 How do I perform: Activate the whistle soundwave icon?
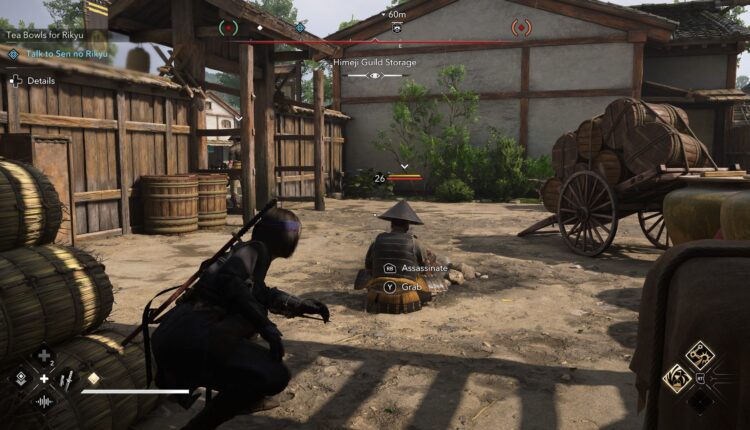tap(43, 401)
